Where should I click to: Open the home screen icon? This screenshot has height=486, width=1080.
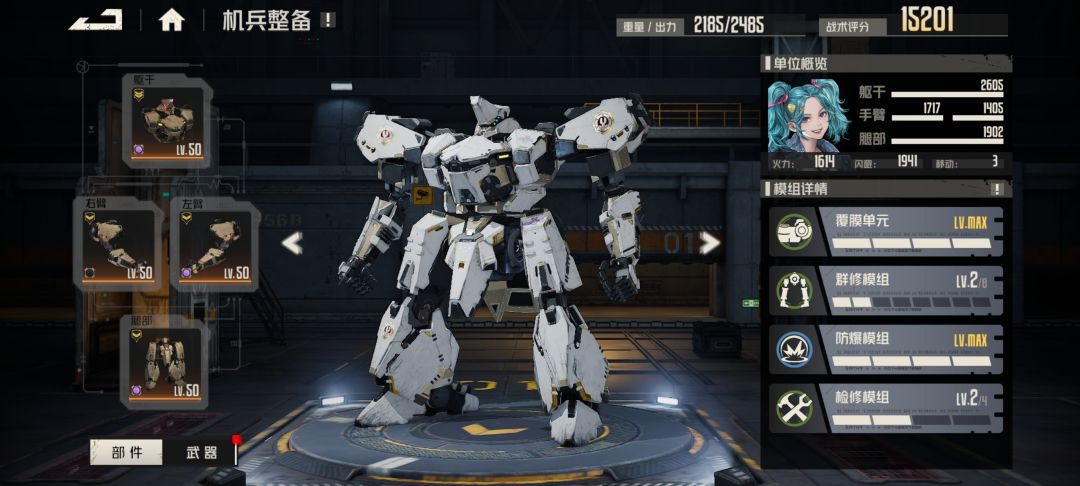pos(171,19)
